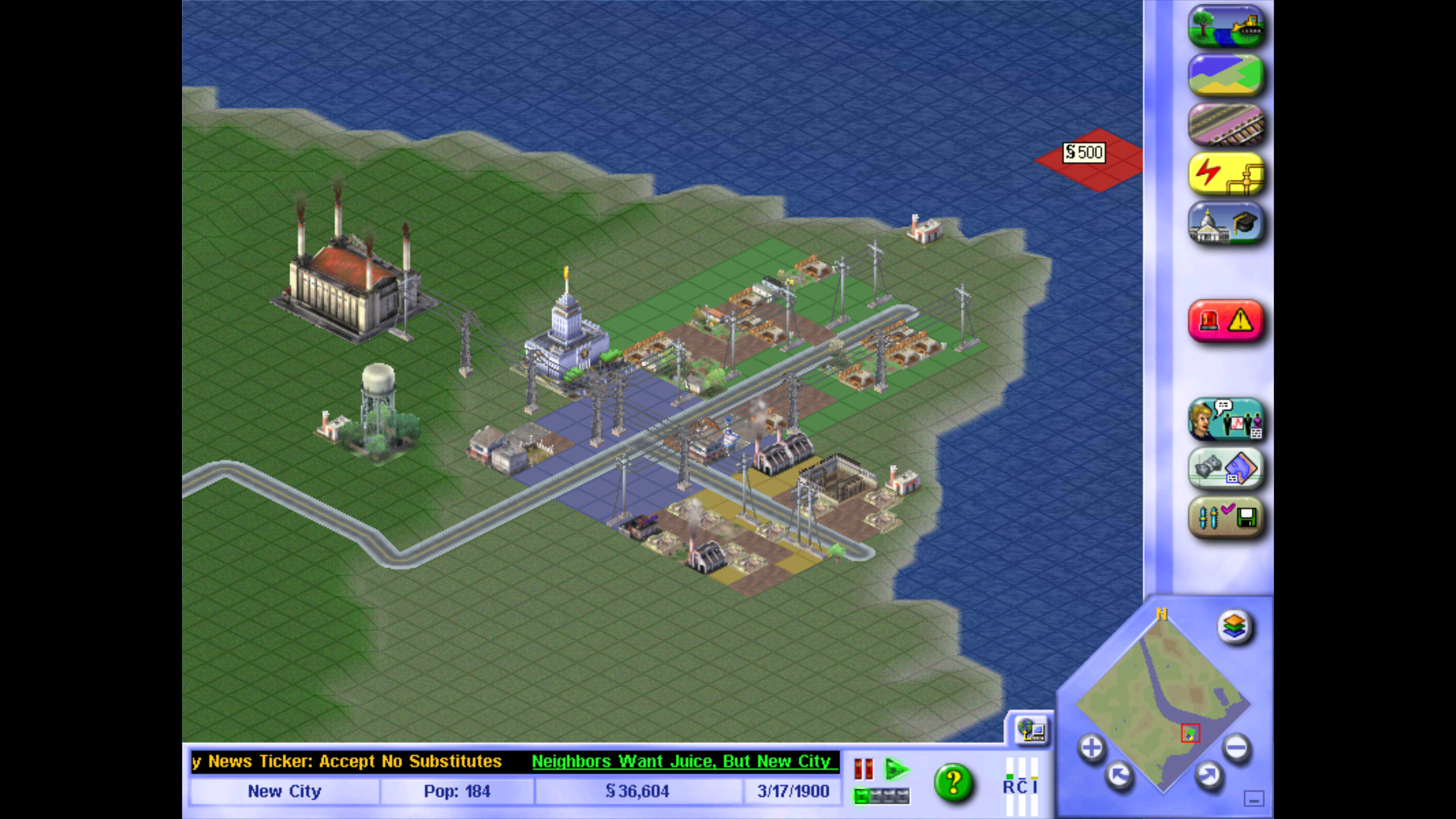This screenshot has width=1456, height=819.
Task: Resume simulation with the green play arrow
Action: 897,769
